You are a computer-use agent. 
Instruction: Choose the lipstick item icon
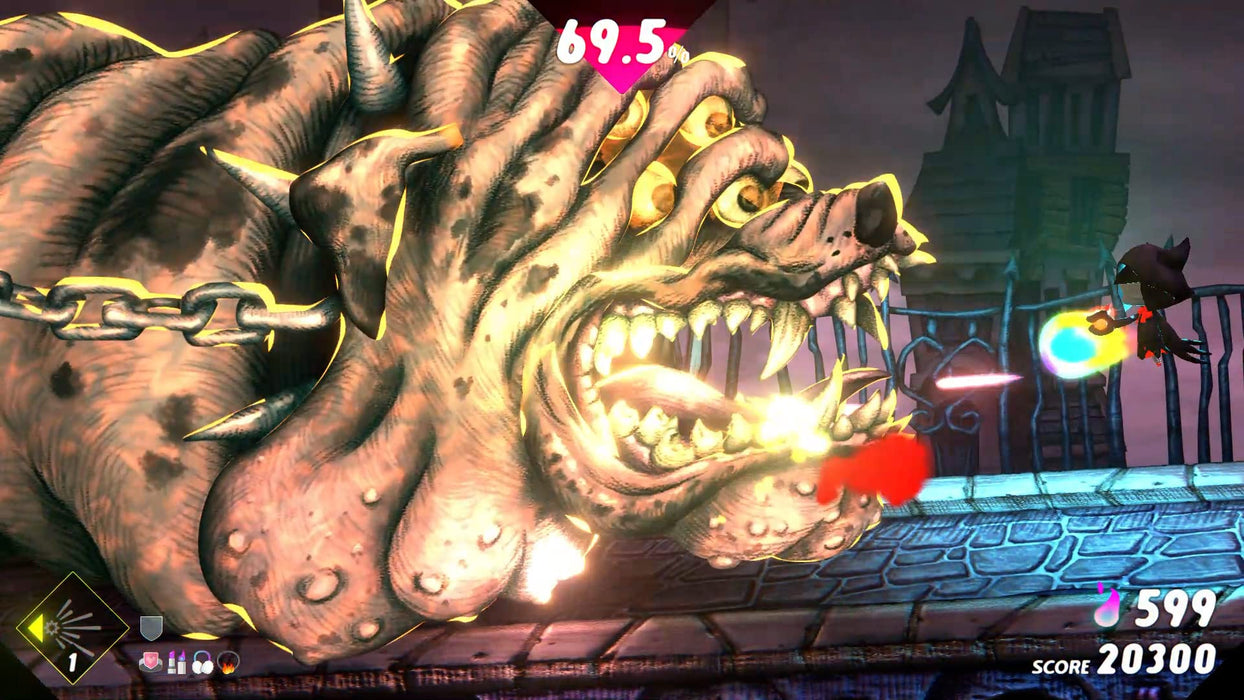tap(177, 661)
